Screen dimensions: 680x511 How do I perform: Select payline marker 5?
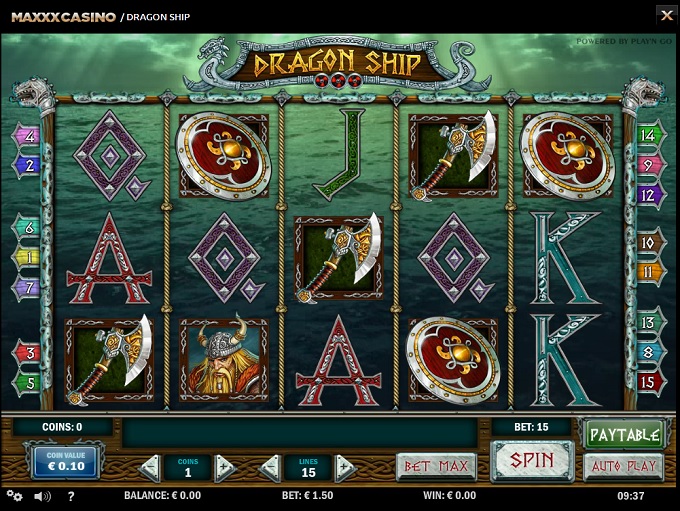click(27, 381)
